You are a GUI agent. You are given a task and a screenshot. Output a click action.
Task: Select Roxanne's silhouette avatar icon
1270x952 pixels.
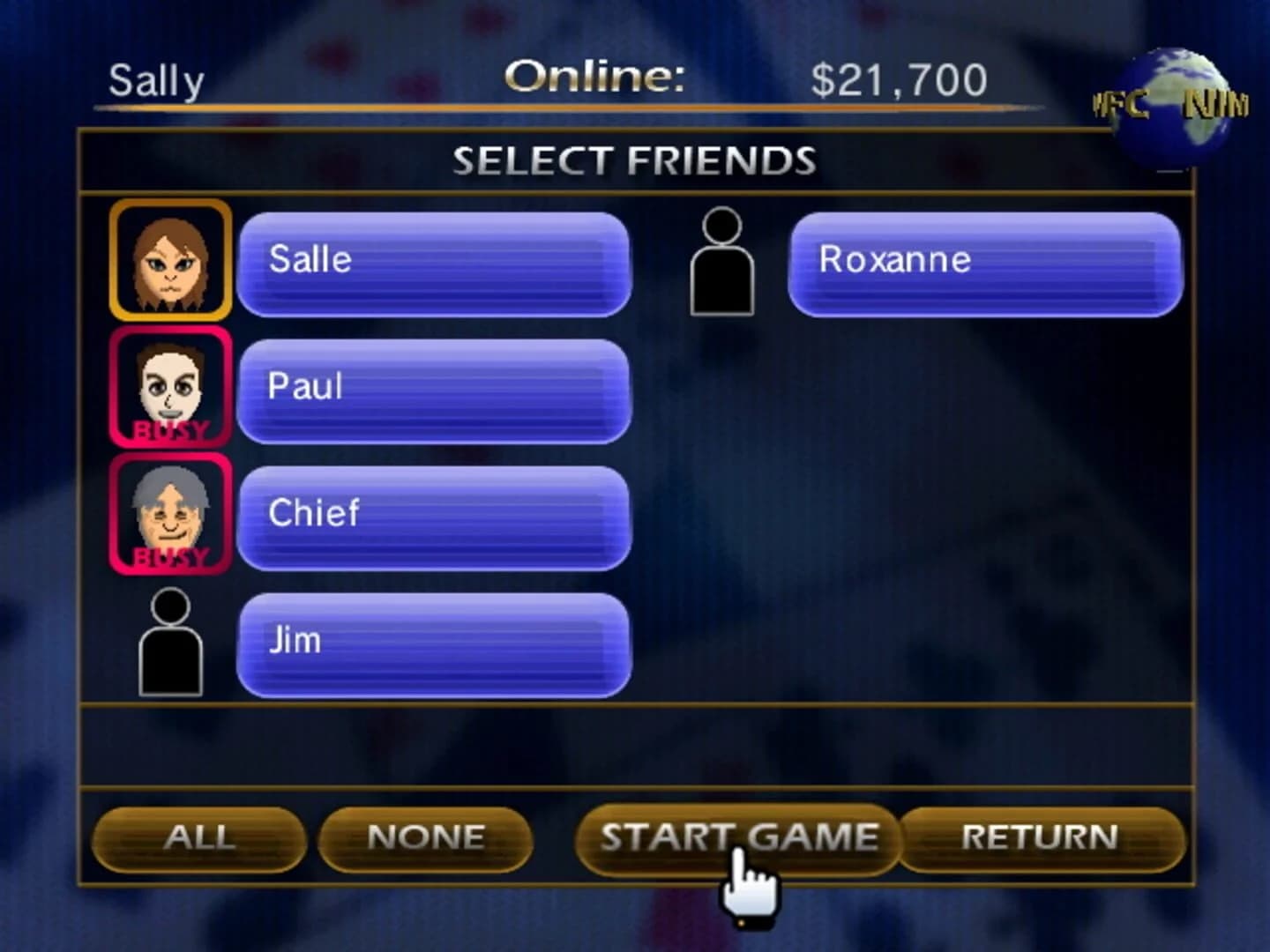coord(721,262)
